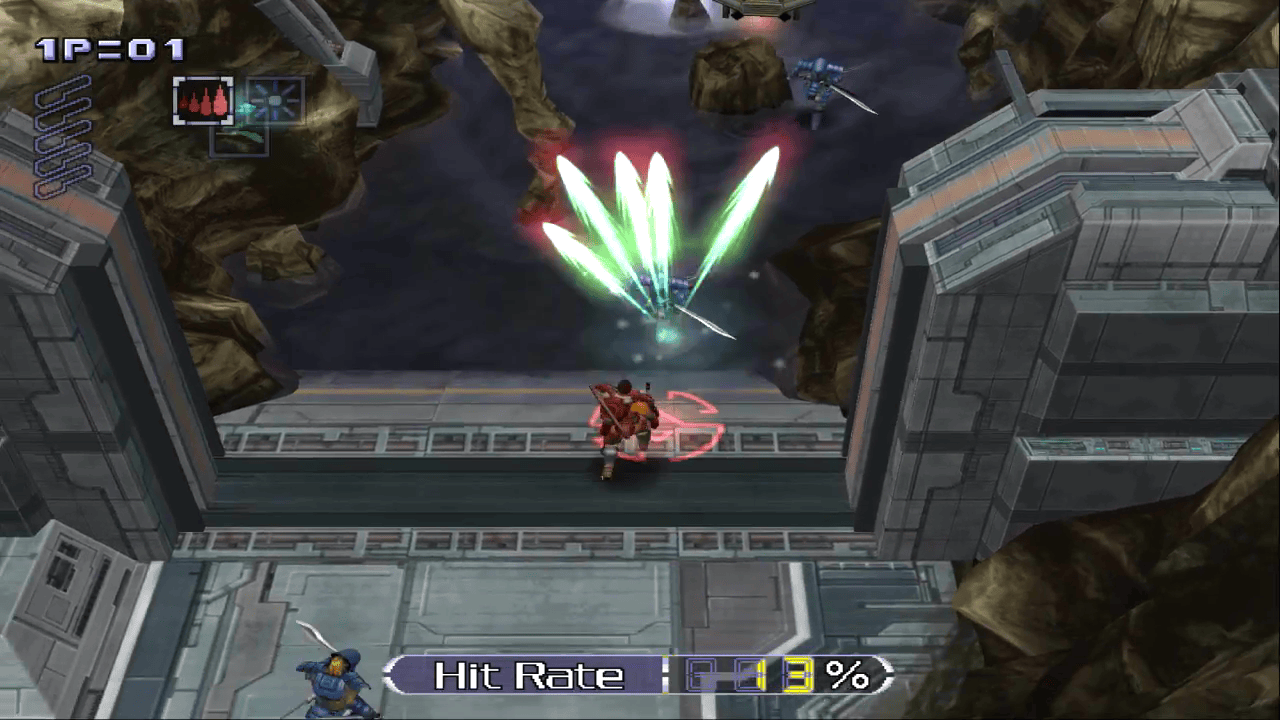1280x720 pixels.
Task: Choose the teal weapon icon below the others
Action: pos(239,140)
